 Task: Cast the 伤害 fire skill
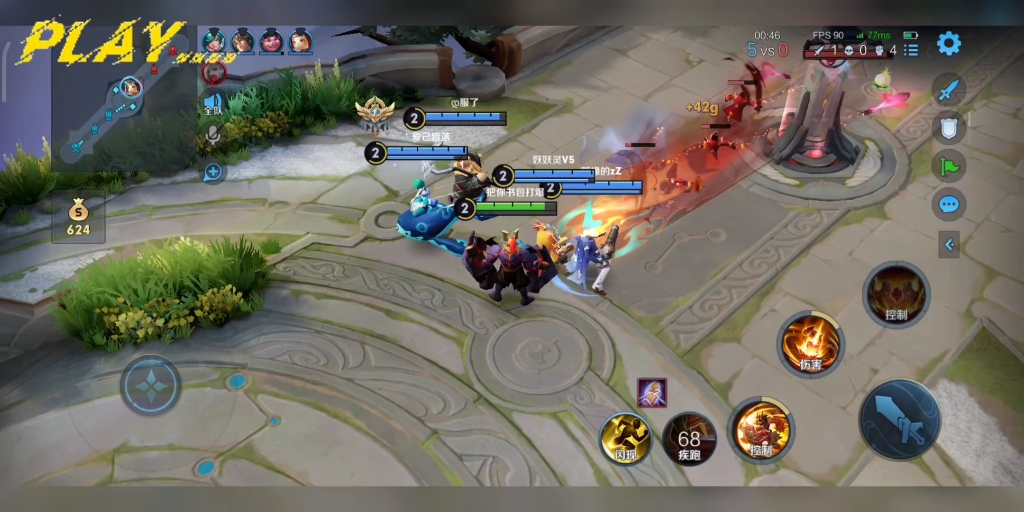pyautogui.click(x=811, y=343)
